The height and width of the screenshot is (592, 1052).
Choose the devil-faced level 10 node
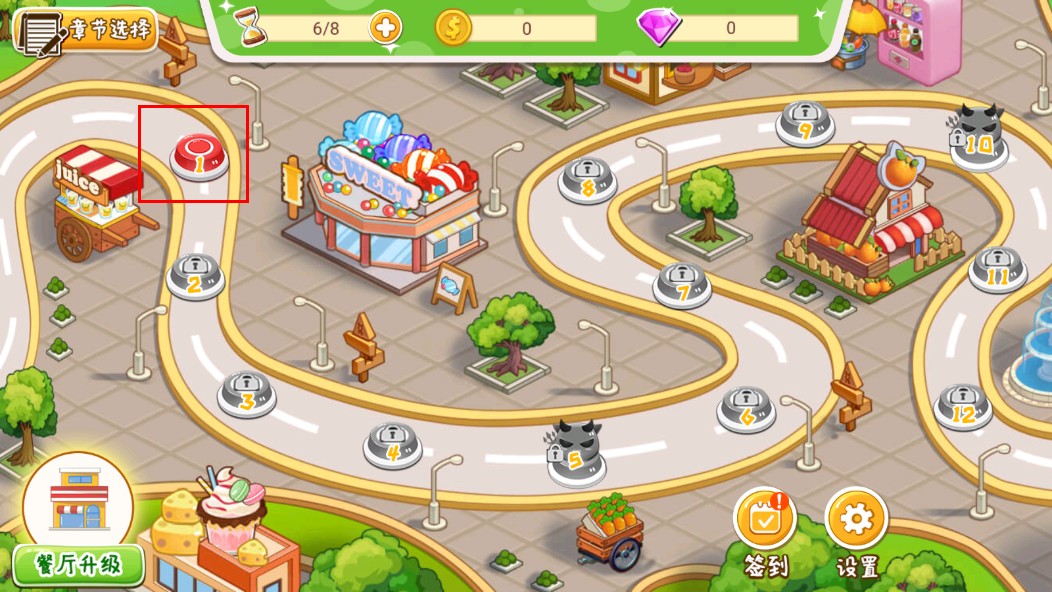pyautogui.click(x=977, y=138)
